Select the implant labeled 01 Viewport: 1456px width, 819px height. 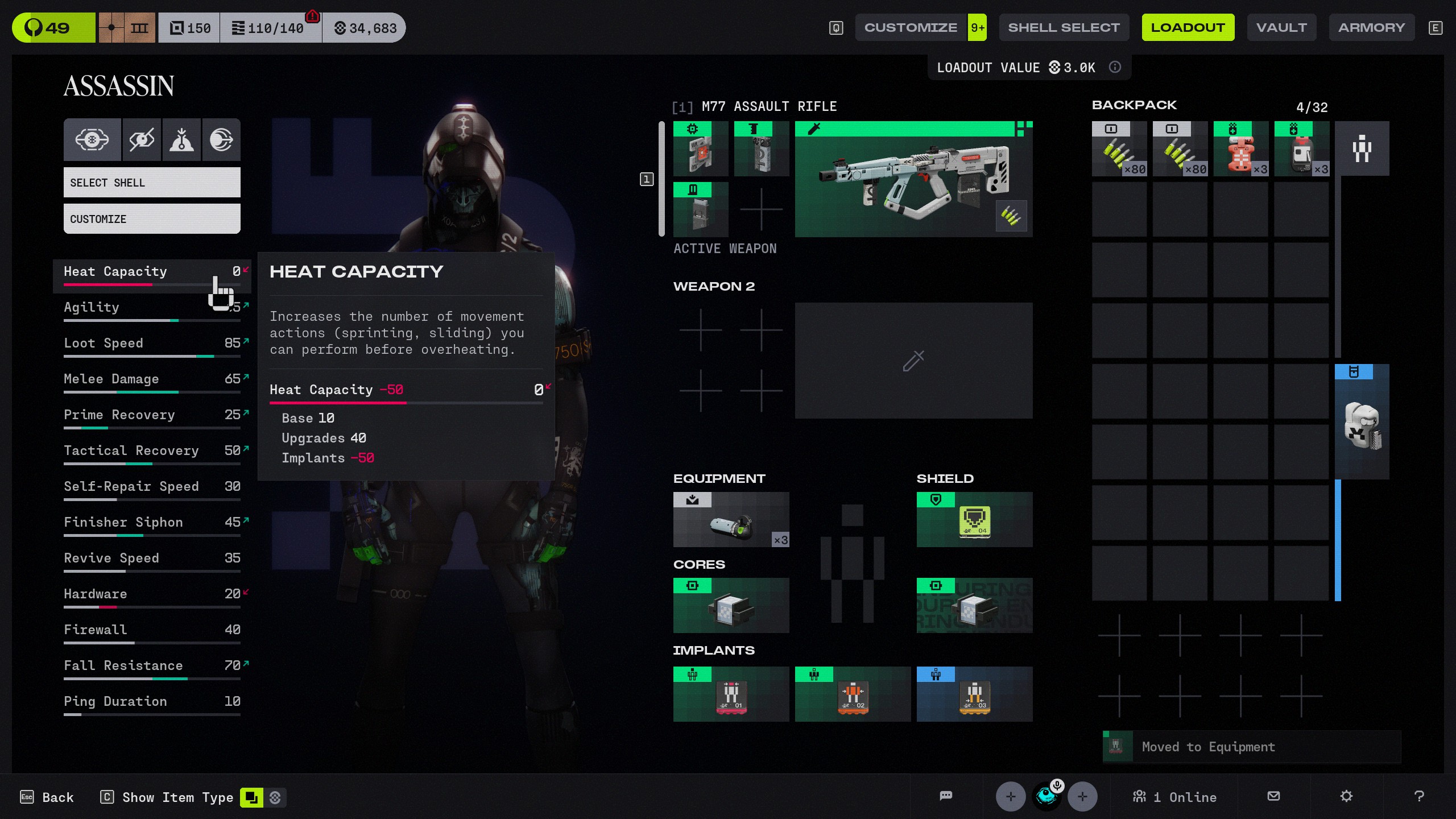click(x=731, y=694)
